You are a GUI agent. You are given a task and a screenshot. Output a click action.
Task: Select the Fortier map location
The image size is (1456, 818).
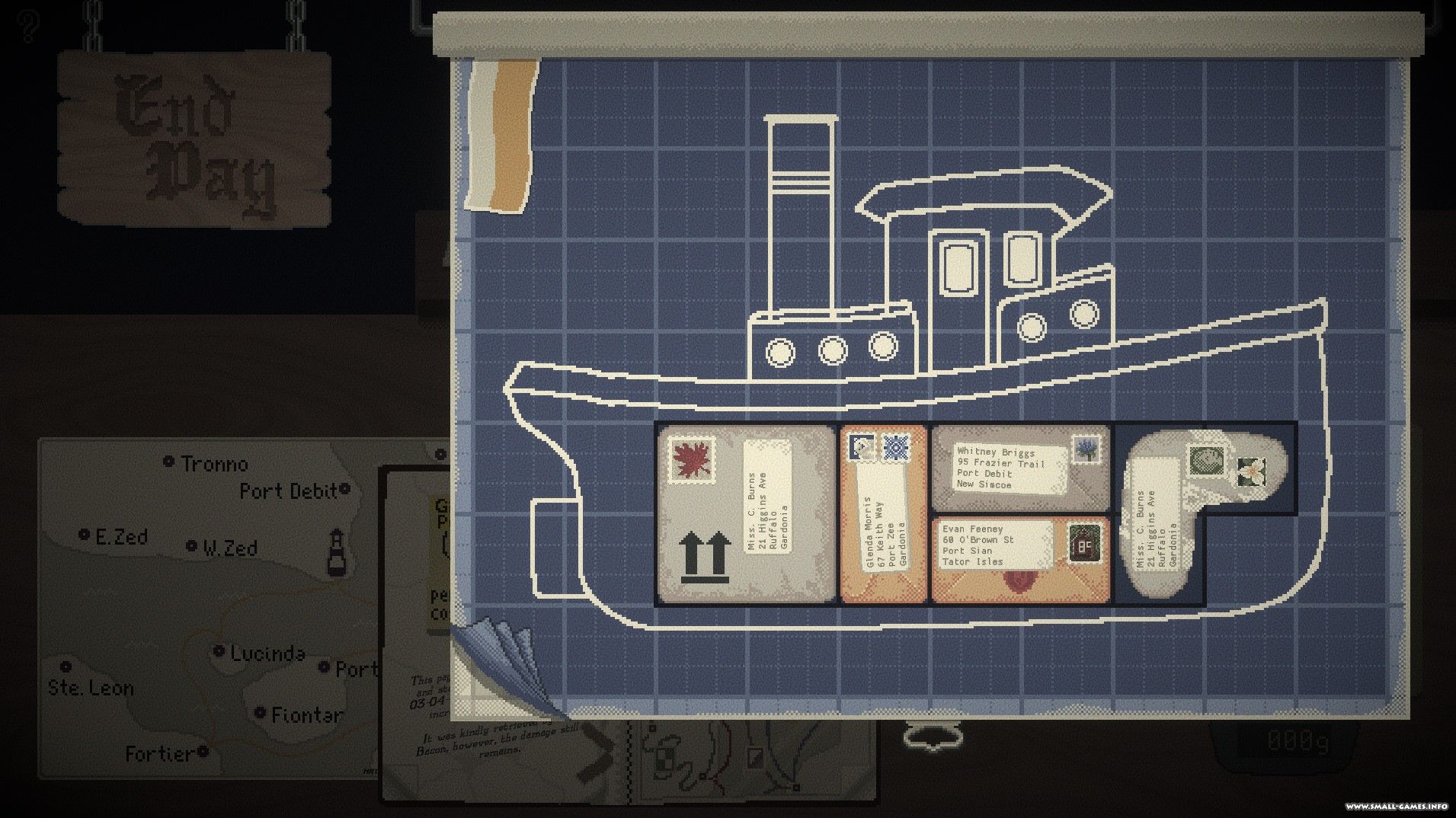(203, 752)
